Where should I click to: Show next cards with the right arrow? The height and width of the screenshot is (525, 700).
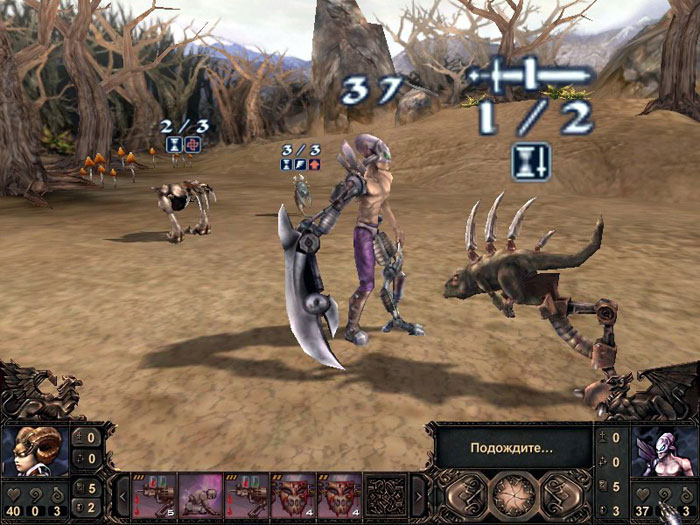(x=418, y=495)
